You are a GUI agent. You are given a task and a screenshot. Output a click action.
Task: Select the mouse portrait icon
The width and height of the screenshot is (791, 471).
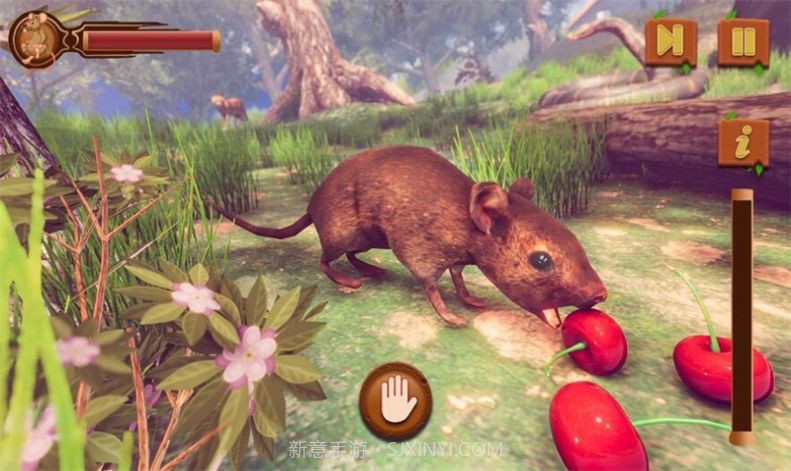point(32,39)
